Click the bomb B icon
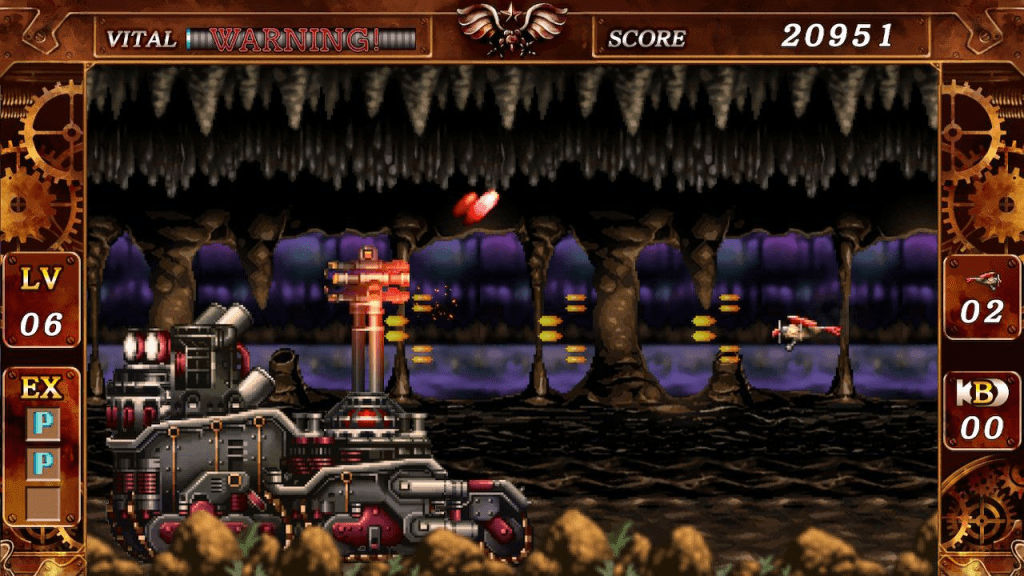This screenshot has height=576, width=1024. click(979, 393)
